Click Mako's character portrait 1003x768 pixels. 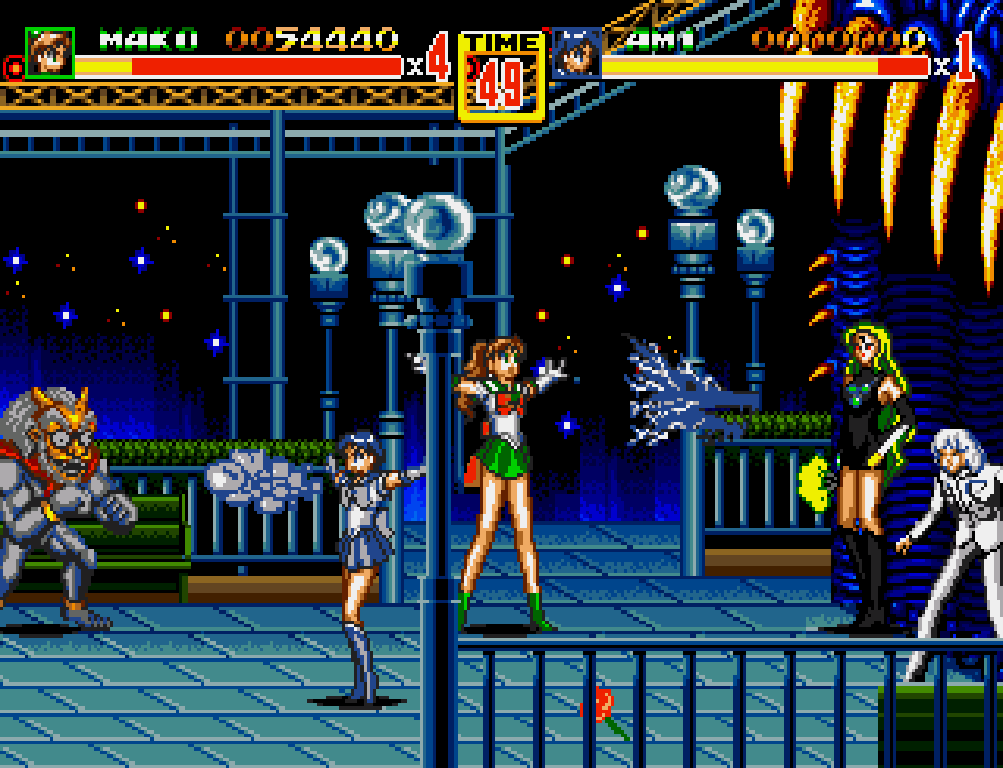(x=49, y=53)
